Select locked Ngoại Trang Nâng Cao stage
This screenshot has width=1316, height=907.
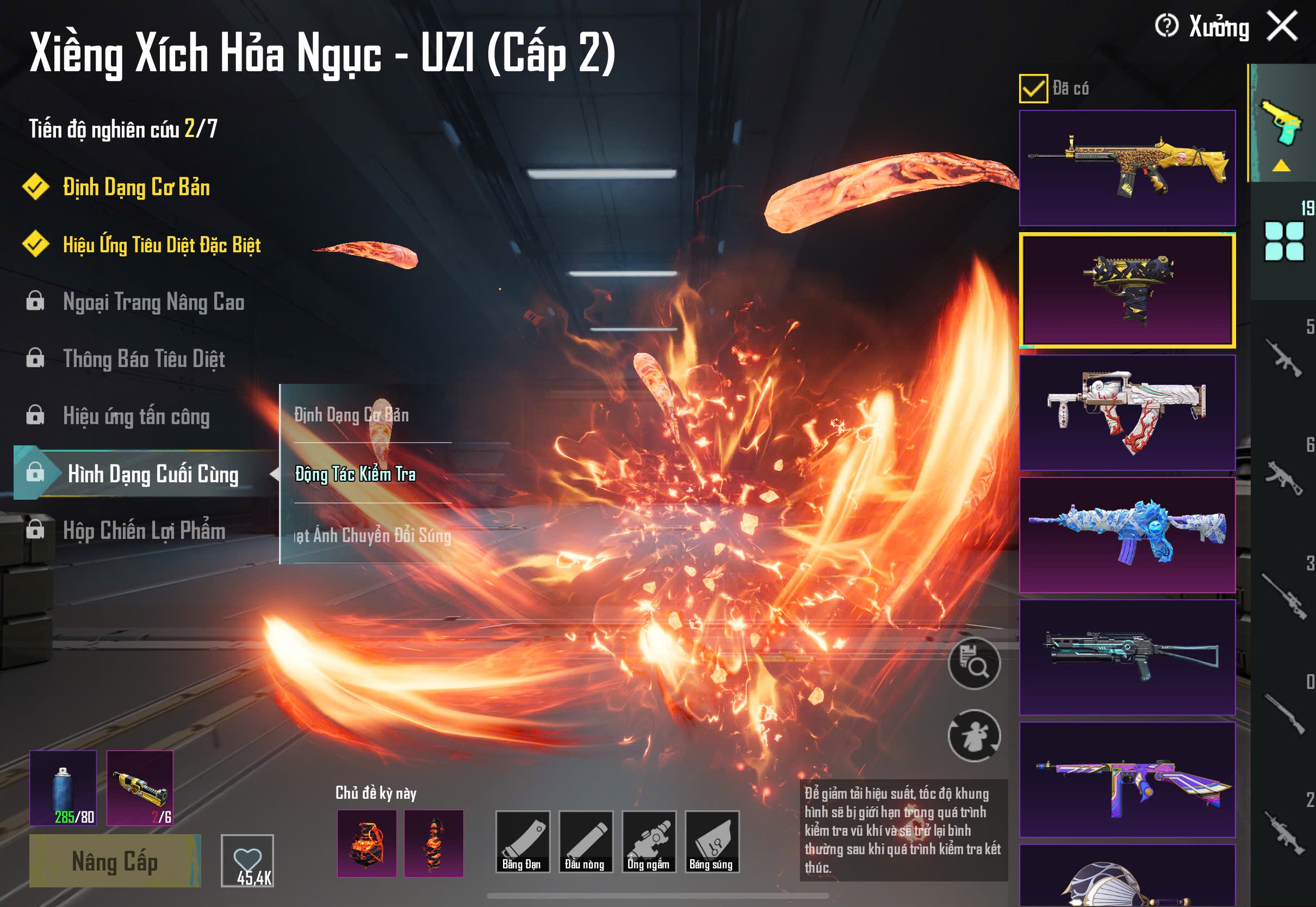pos(153,302)
